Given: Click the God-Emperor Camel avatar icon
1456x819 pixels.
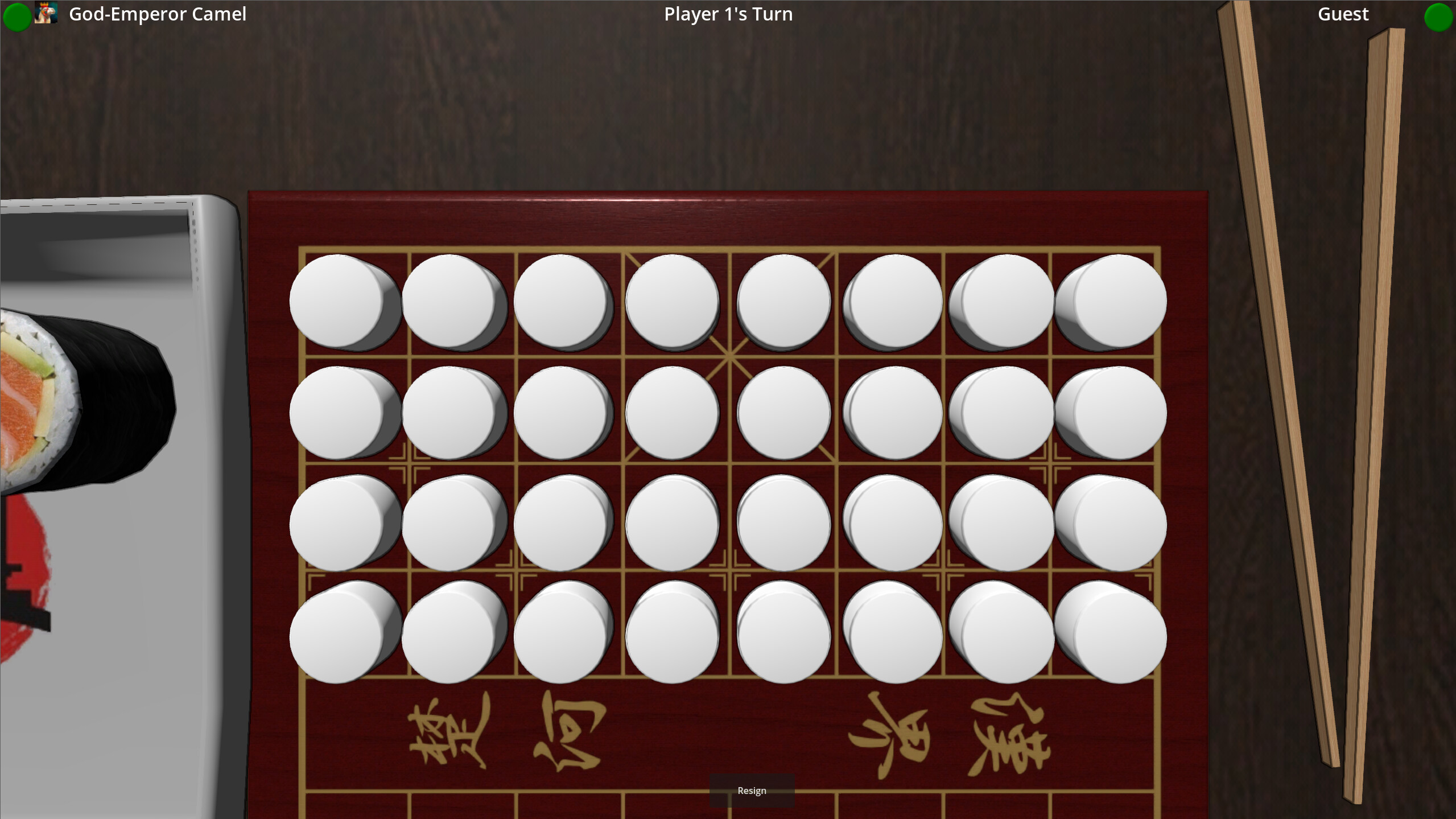Looking at the screenshot, I should click(x=45, y=14).
